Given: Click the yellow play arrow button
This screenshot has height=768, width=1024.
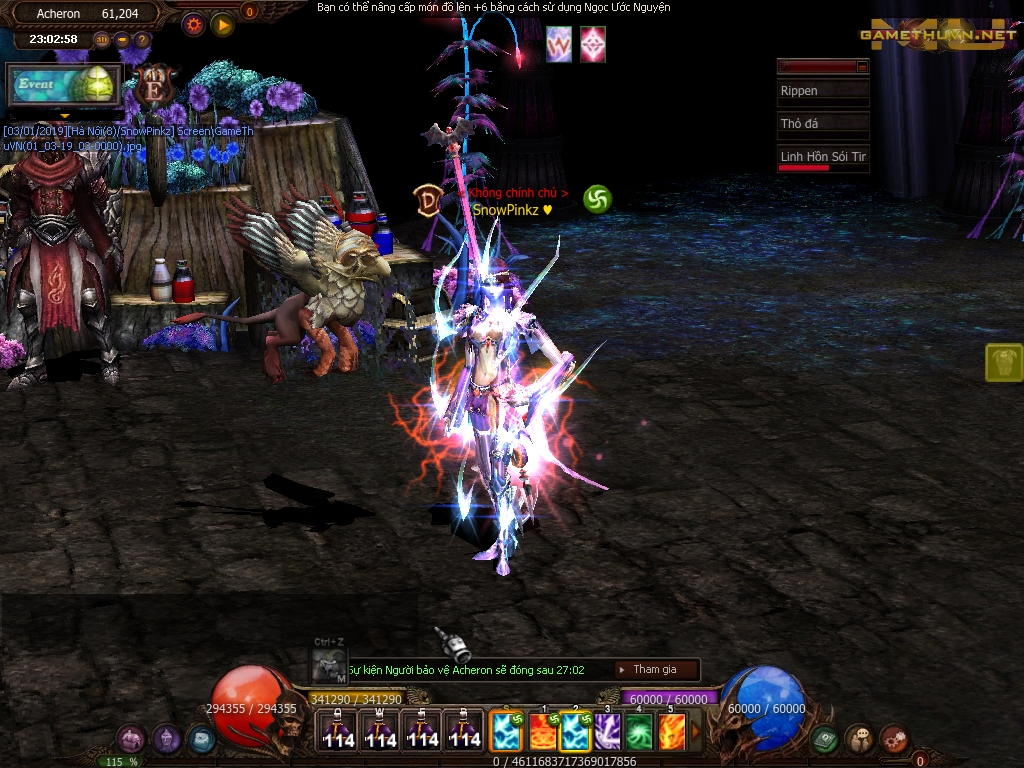Looking at the screenshot, I should coord(222,24).
